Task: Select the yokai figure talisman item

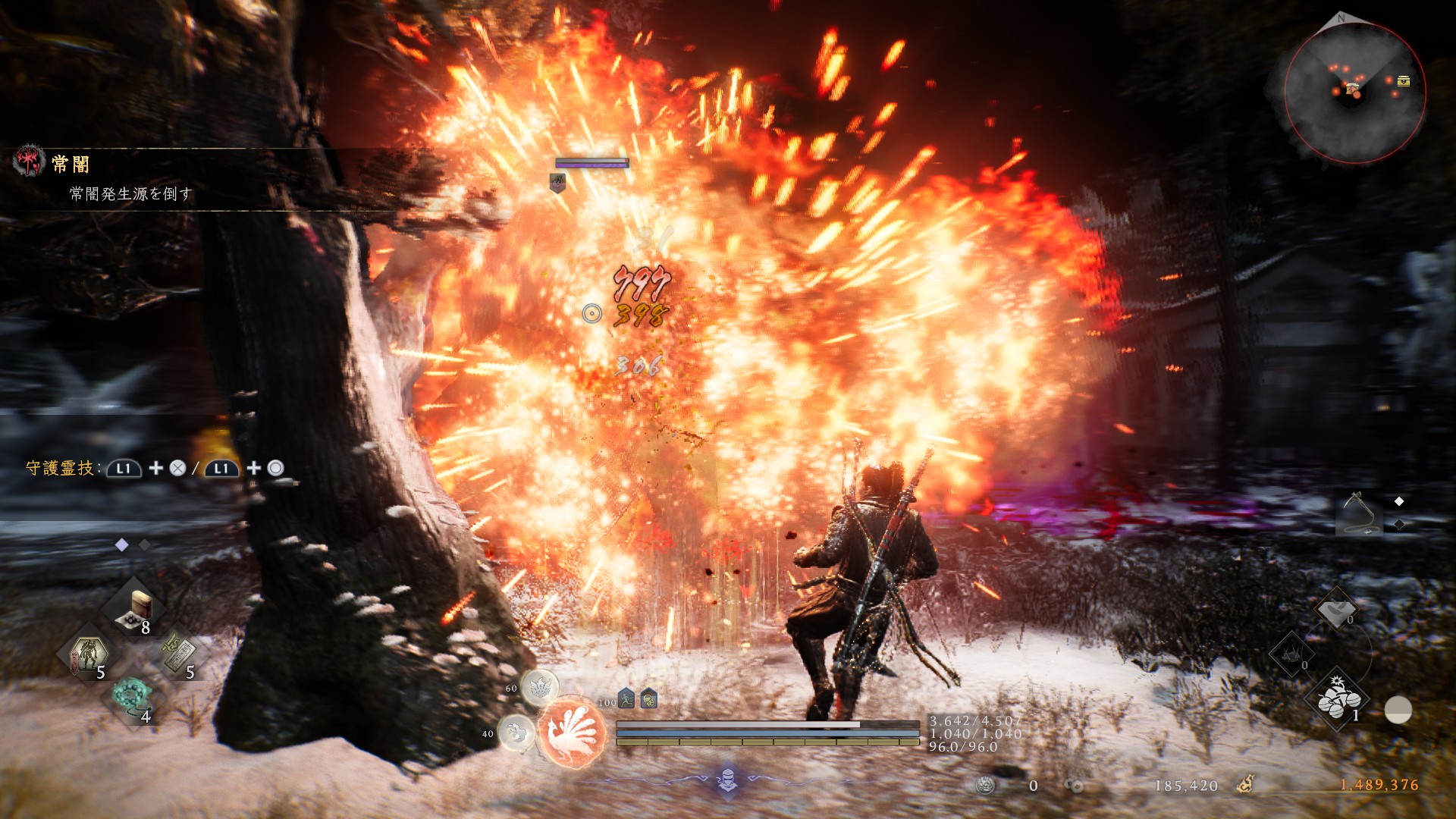Action: click(89, 654)
